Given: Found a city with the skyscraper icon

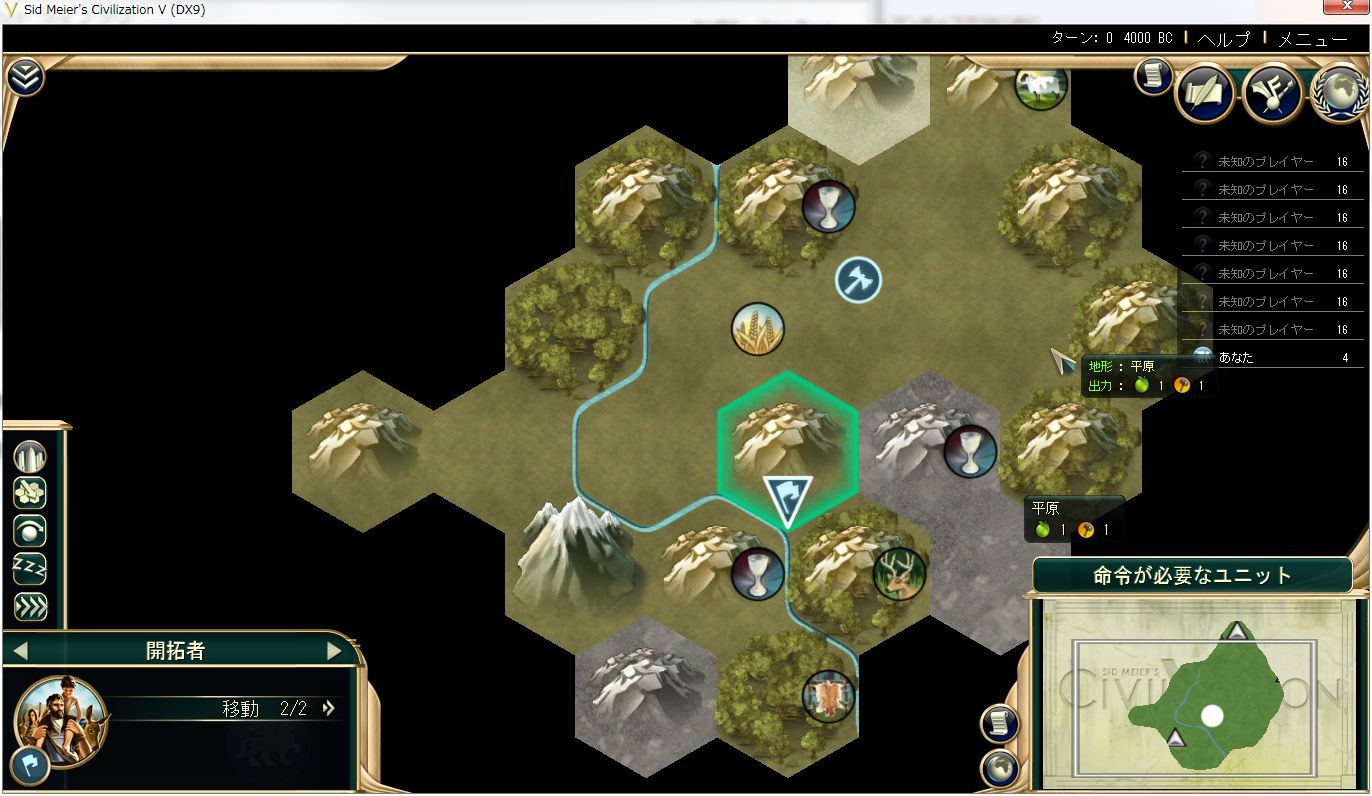Looking at the screenshot, I should tap(30, 457).
